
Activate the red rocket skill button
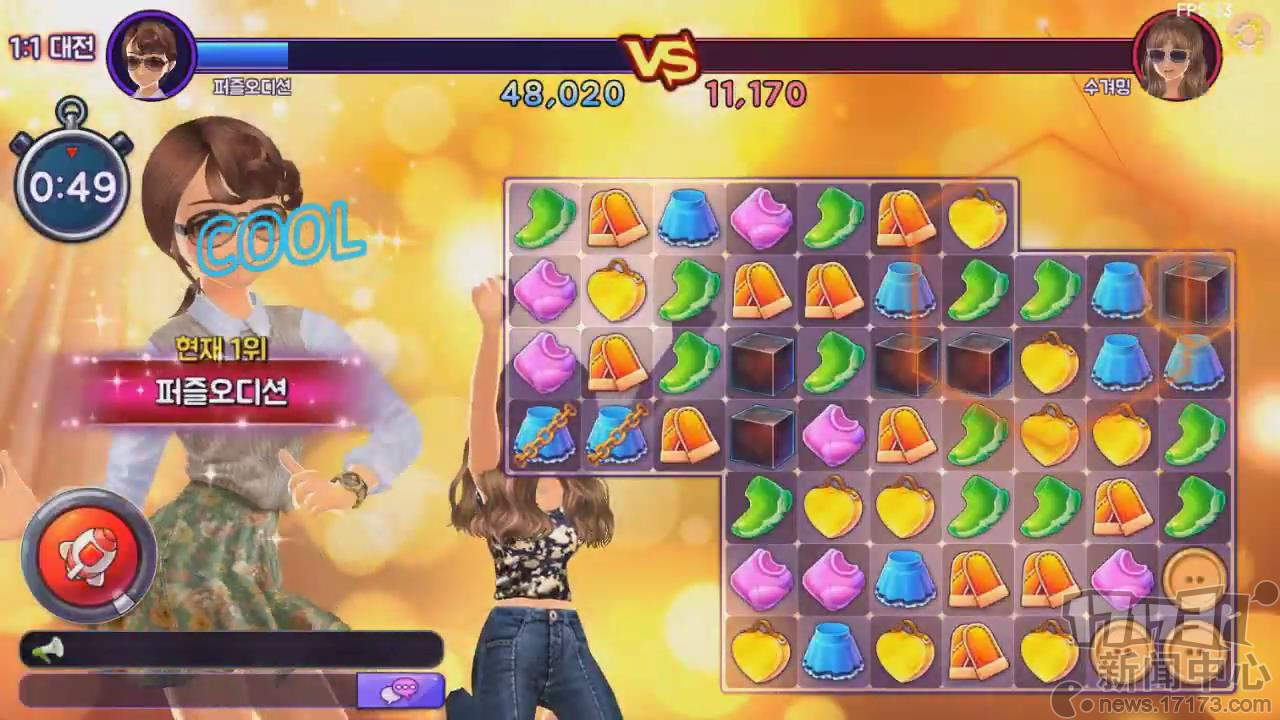(89, 554)
